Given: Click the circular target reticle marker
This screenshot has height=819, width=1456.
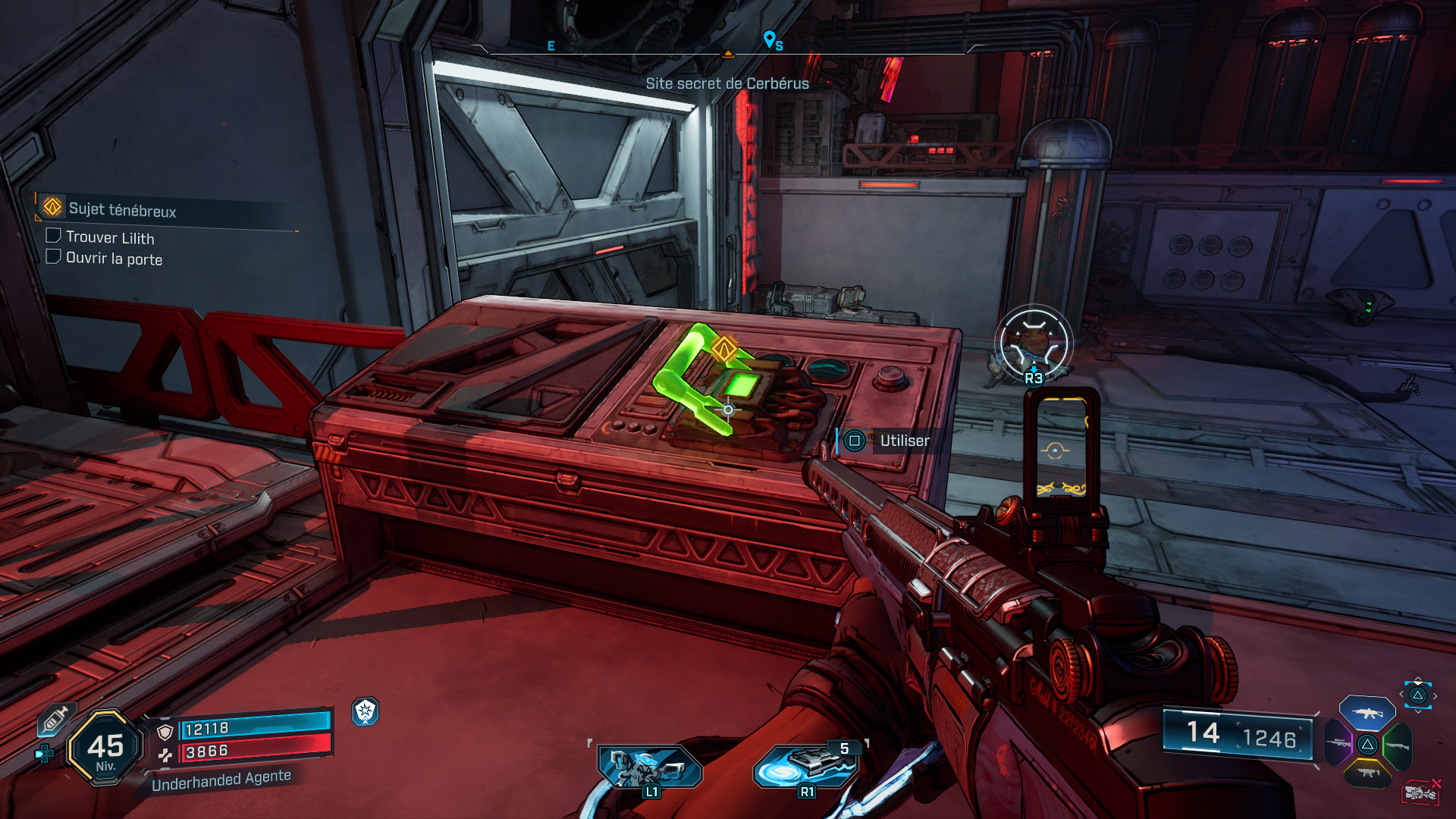Looking at the screenshot, I should tap(1033, 344).
